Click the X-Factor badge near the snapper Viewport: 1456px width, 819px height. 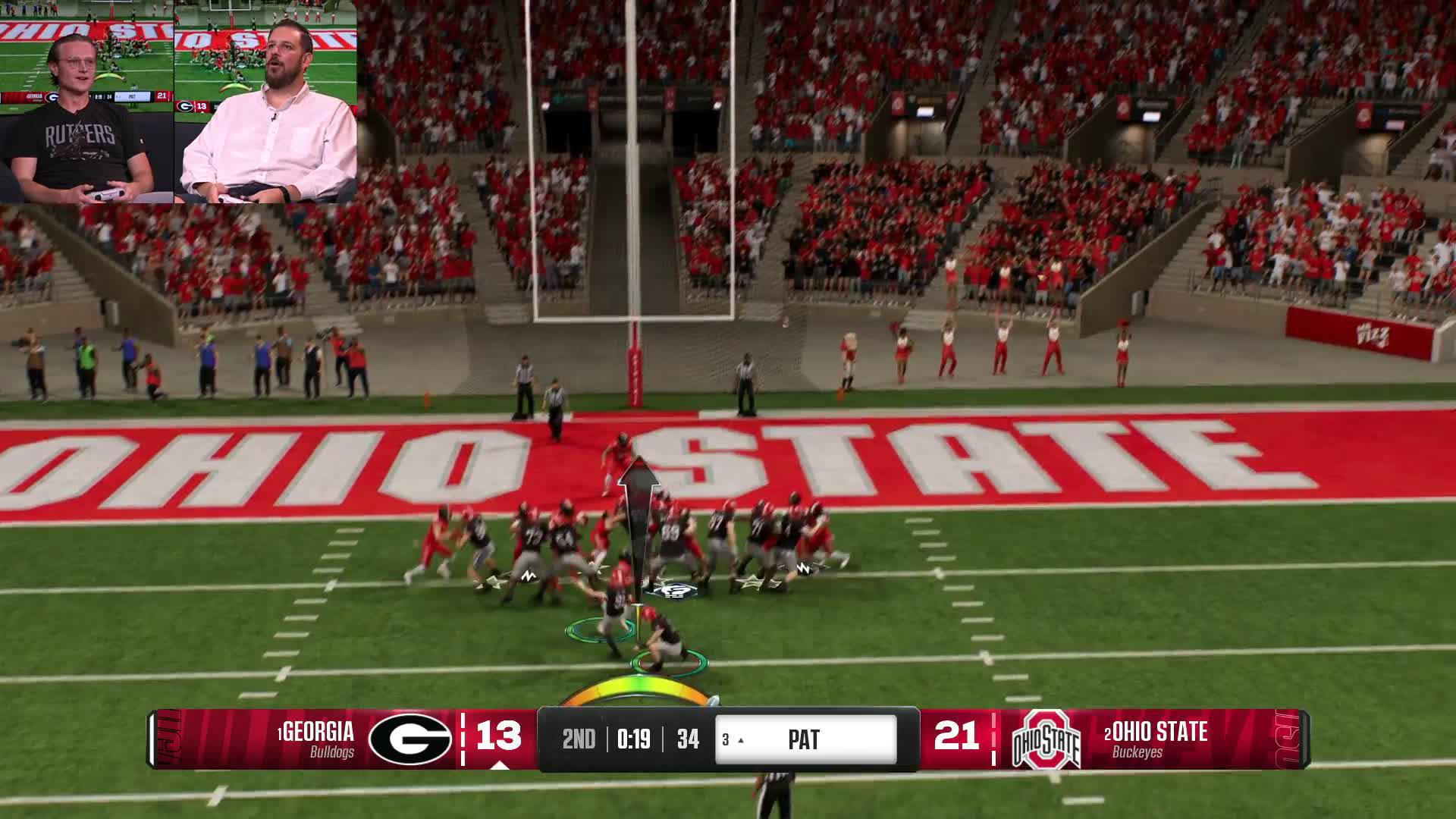coord(672,591)
